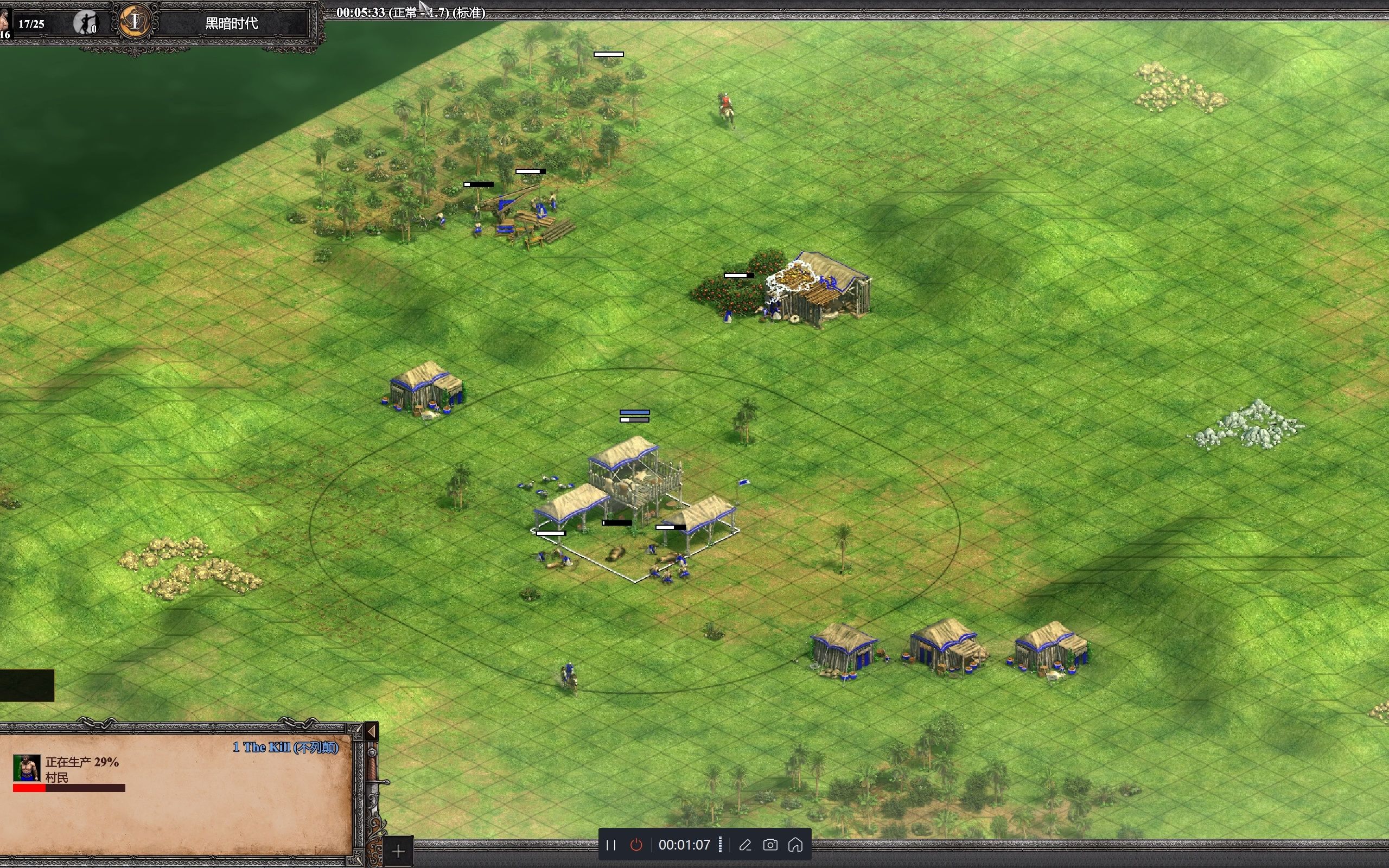Screen dimensions: 1389x868
Task: Select the idle villager silhouette icon
Action: point(86,23)
